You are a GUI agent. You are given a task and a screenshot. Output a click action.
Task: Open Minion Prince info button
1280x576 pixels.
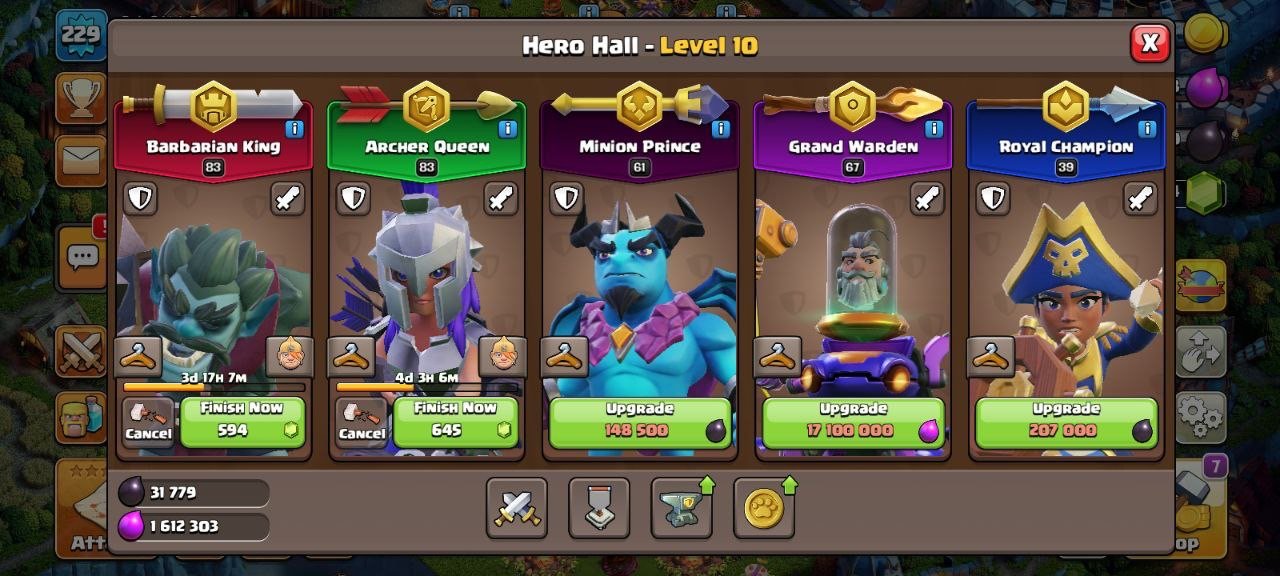[x=720, y=129]
